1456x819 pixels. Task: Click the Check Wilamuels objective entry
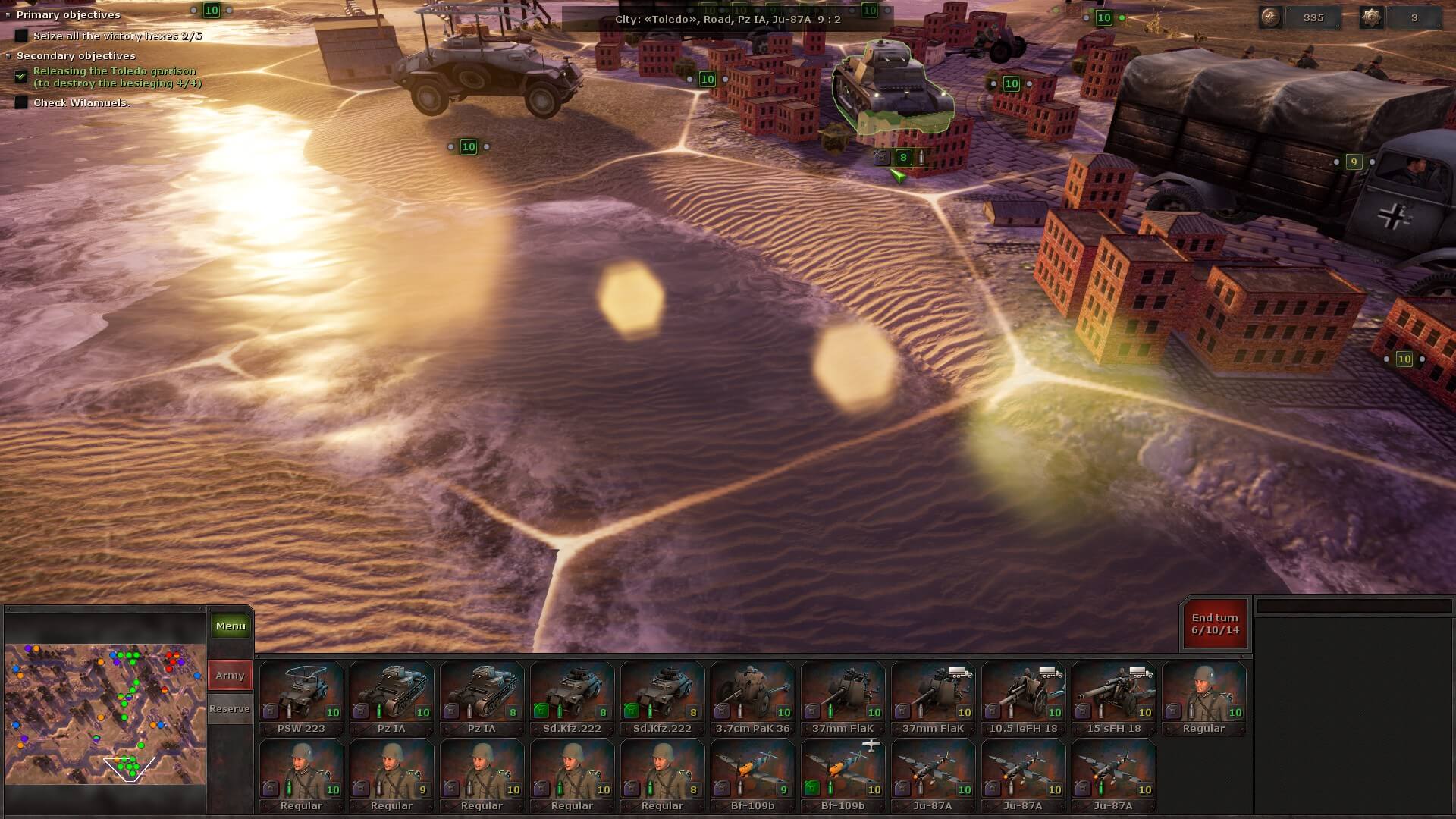pos(82,102)
